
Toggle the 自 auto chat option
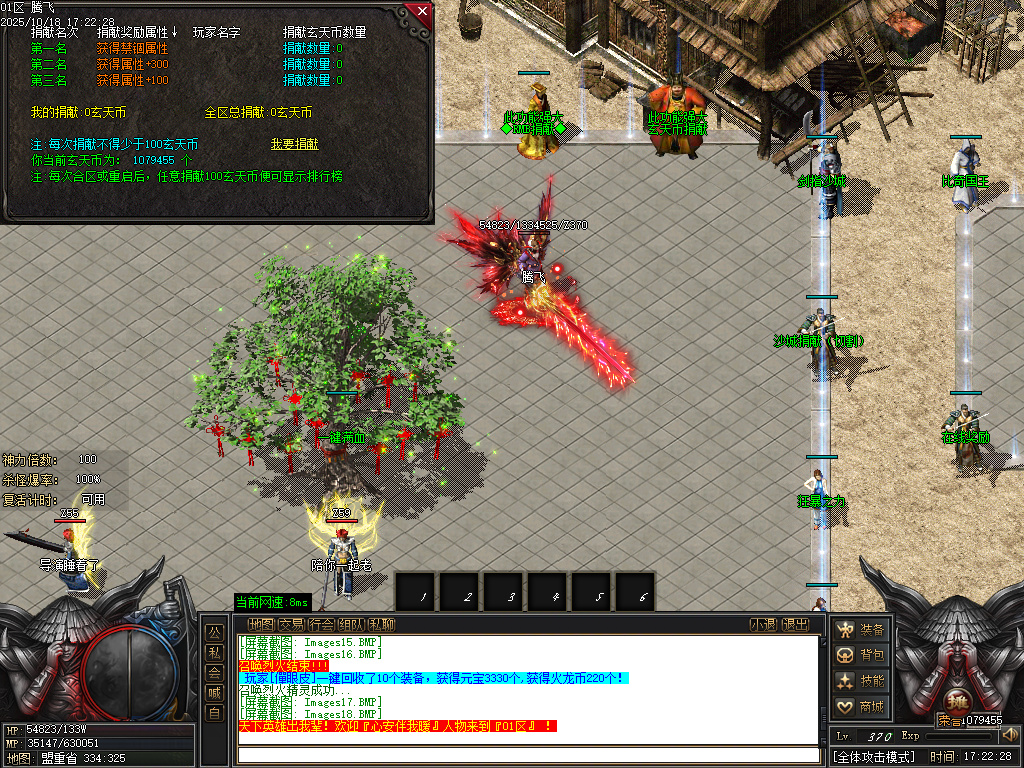[x=214, y=713]
